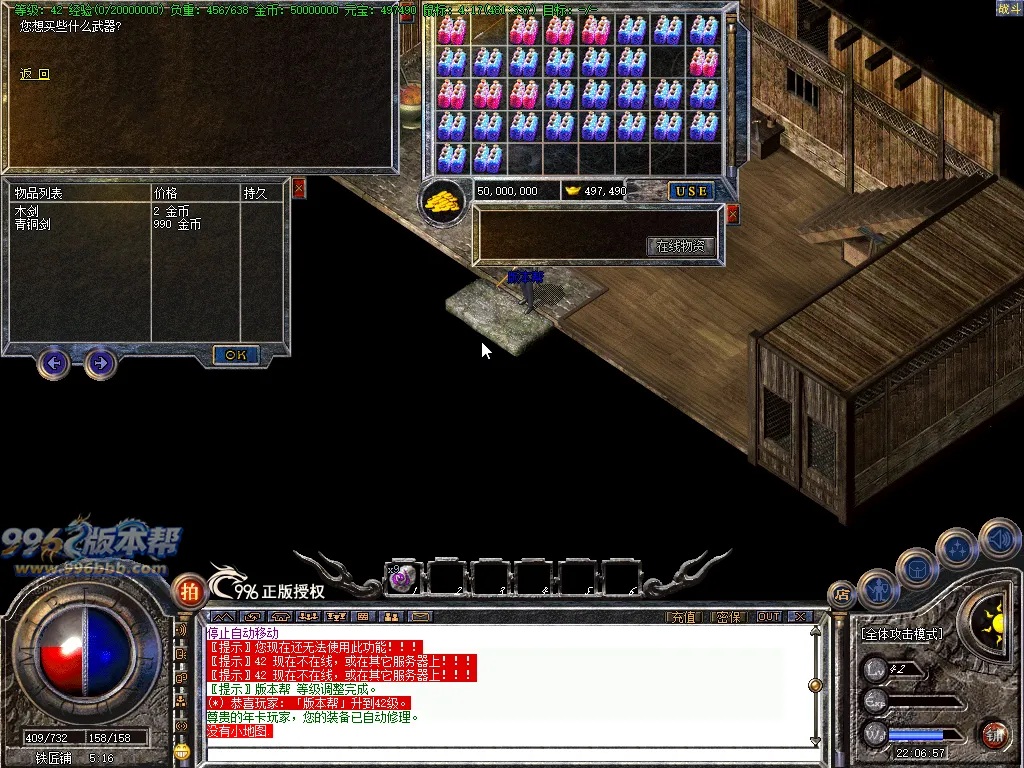Open the 充值 recharge button

click(683, 617)
